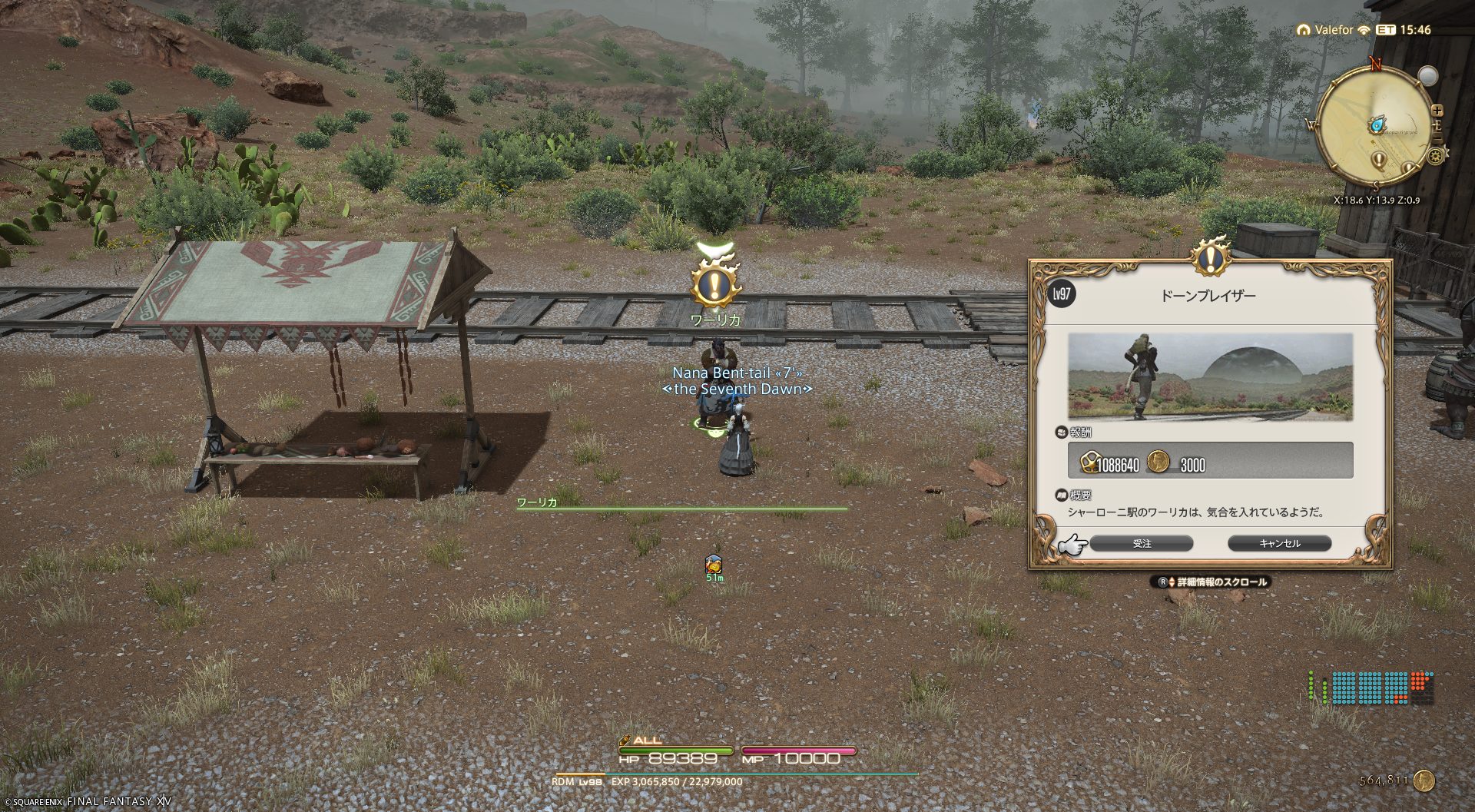Click the weather orb beside the minimap

[1427, 76]
